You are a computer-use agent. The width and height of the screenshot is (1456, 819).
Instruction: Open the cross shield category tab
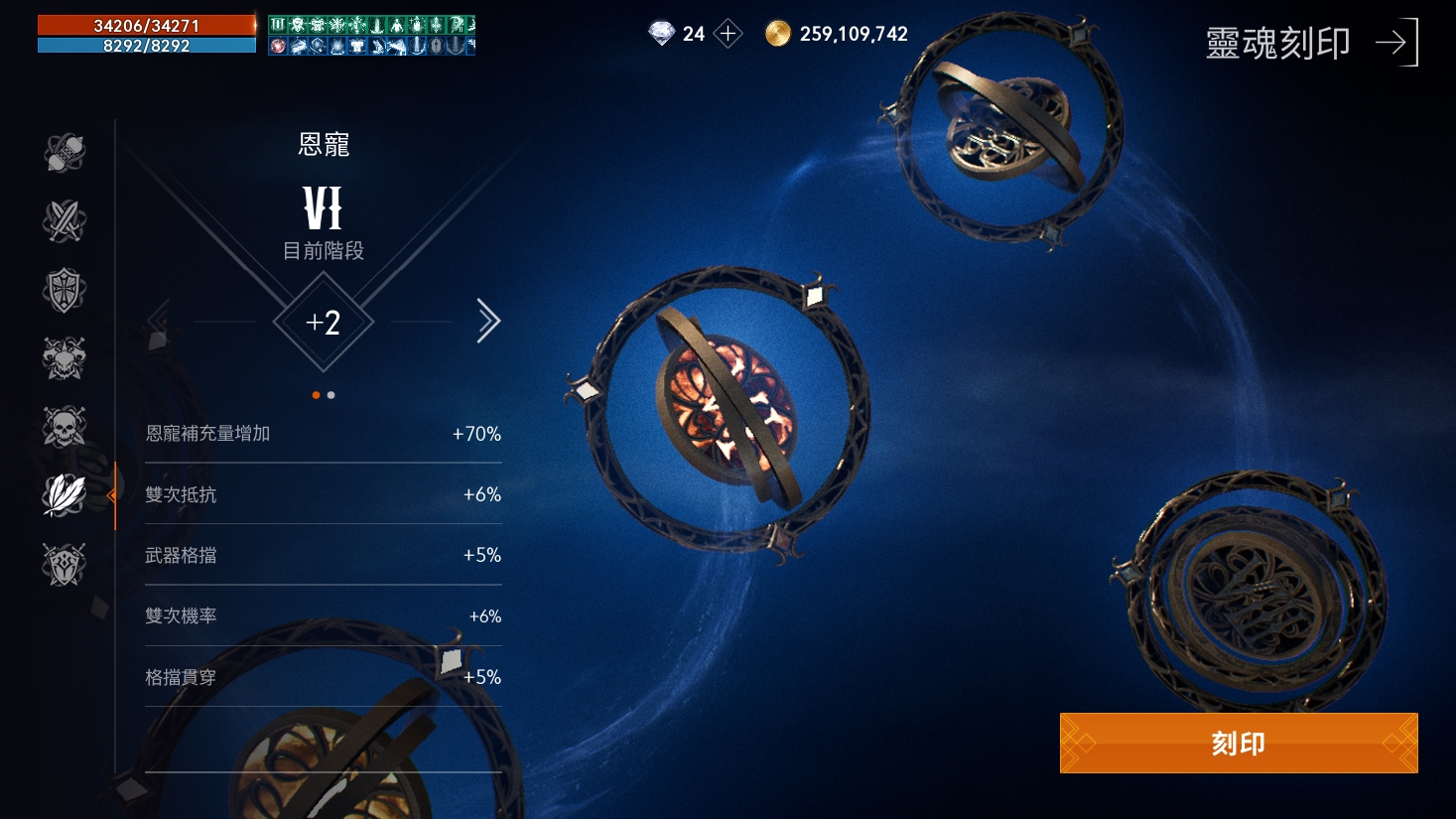(65, 290)
